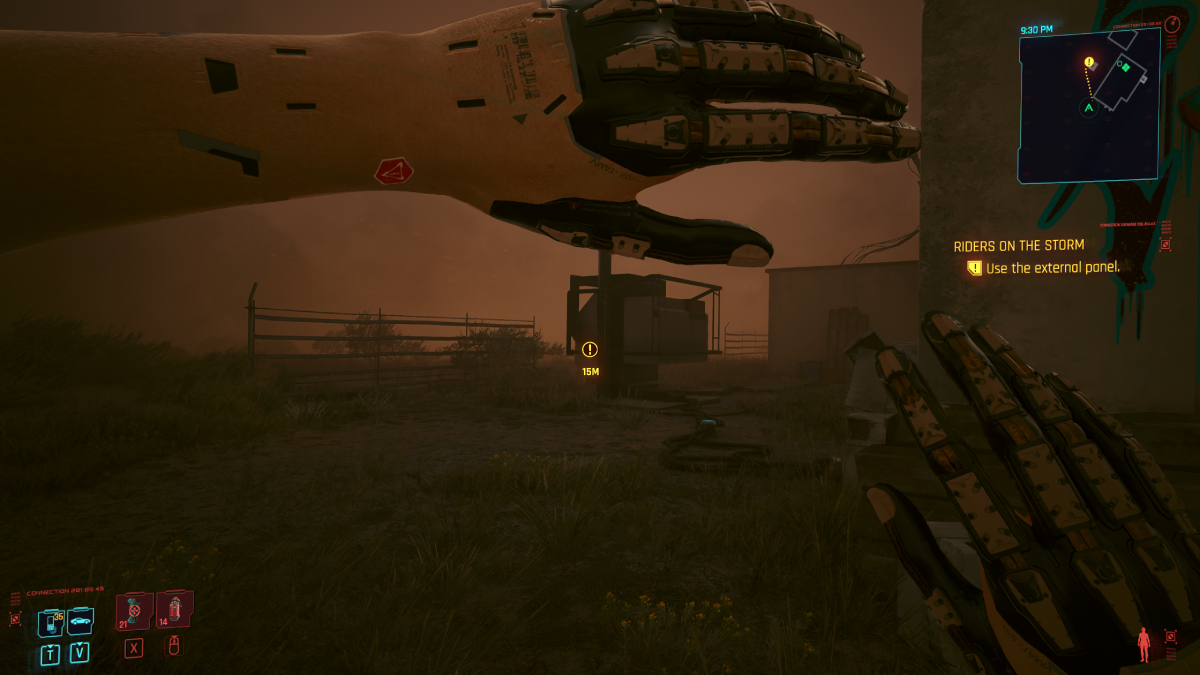Click the green marker on the minimap building
1200x675 pixels.
tap(1126, 67)
